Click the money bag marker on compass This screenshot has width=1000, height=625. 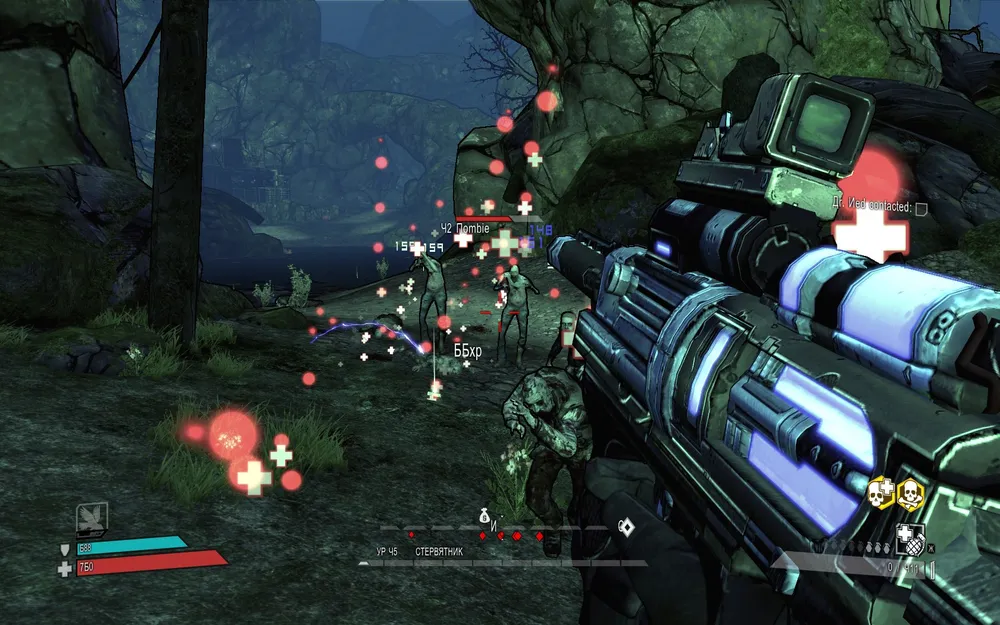tap(483, 515)
